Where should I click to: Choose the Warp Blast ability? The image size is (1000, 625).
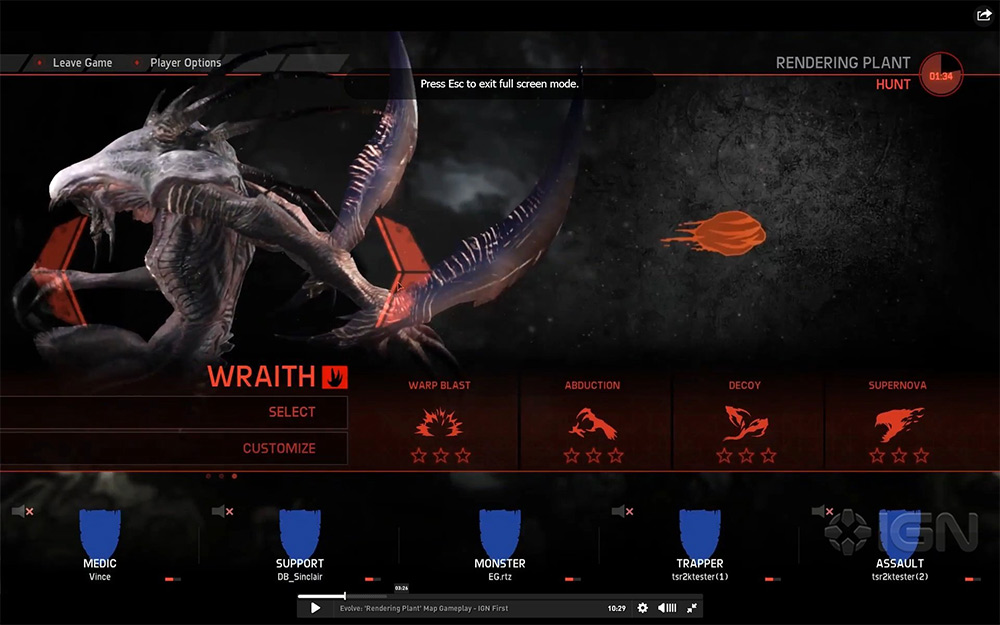(439, 422)
